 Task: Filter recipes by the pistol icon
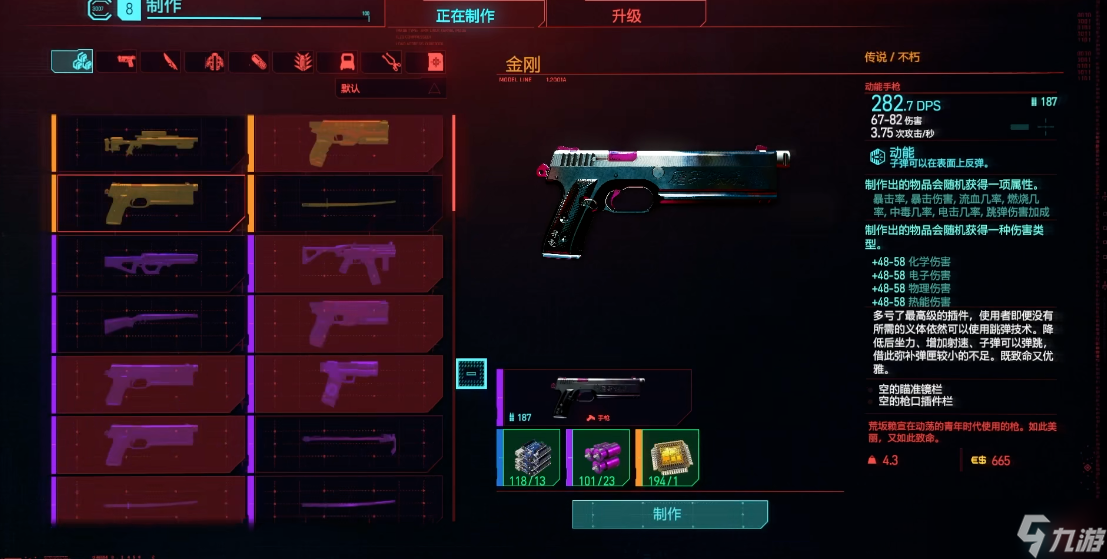coord(127,62)
